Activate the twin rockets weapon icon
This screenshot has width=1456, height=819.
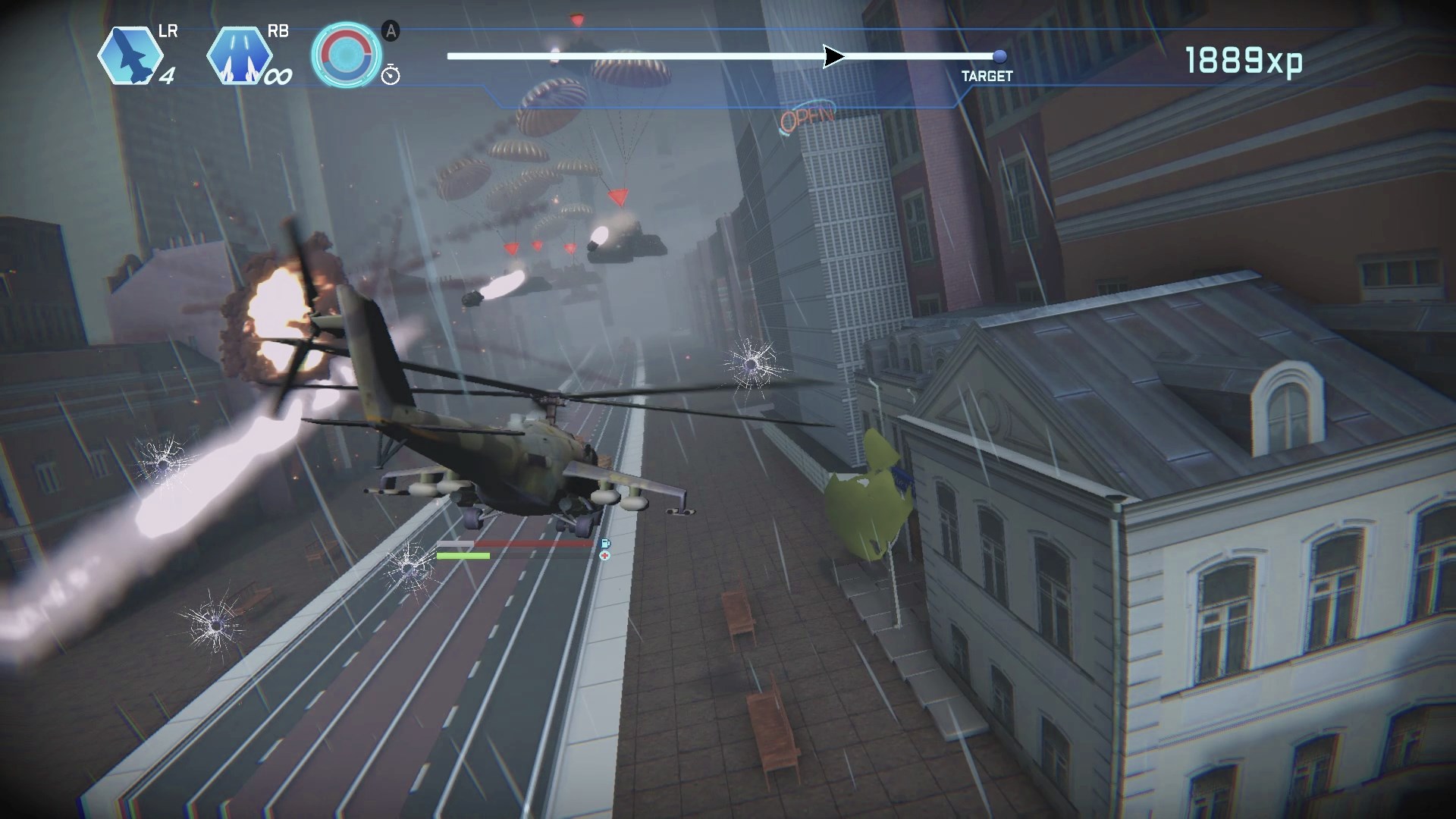(x=240, y=56)
